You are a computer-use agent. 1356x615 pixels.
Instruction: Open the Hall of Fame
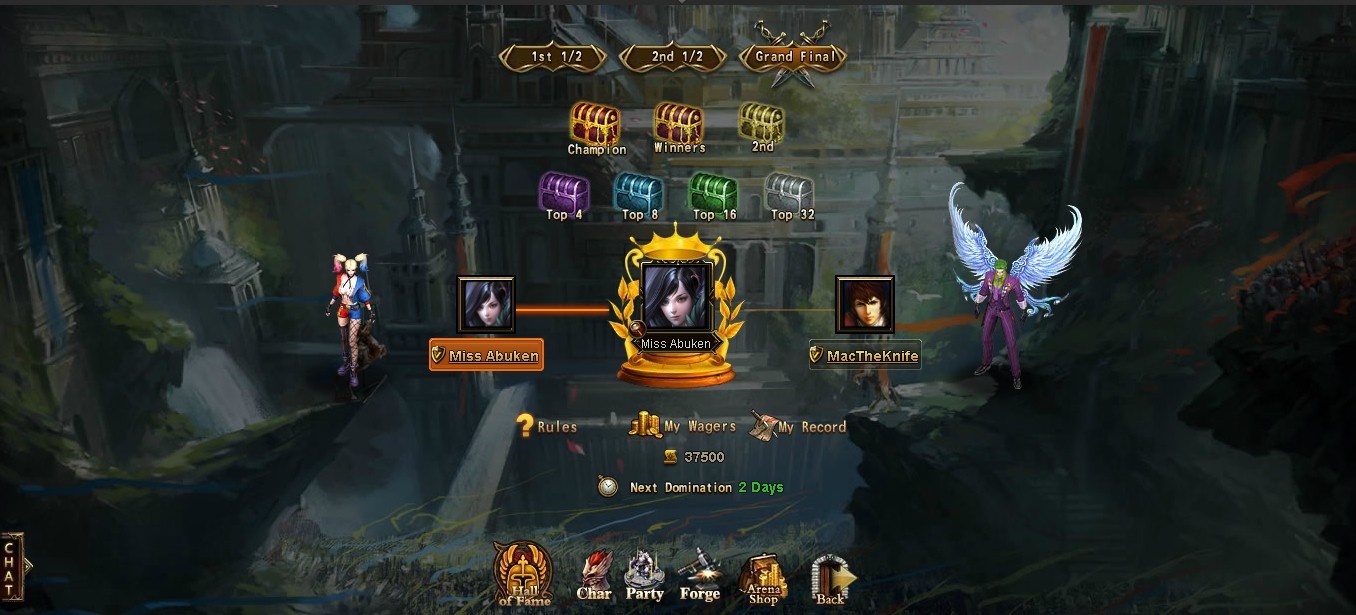click(522, 574)
